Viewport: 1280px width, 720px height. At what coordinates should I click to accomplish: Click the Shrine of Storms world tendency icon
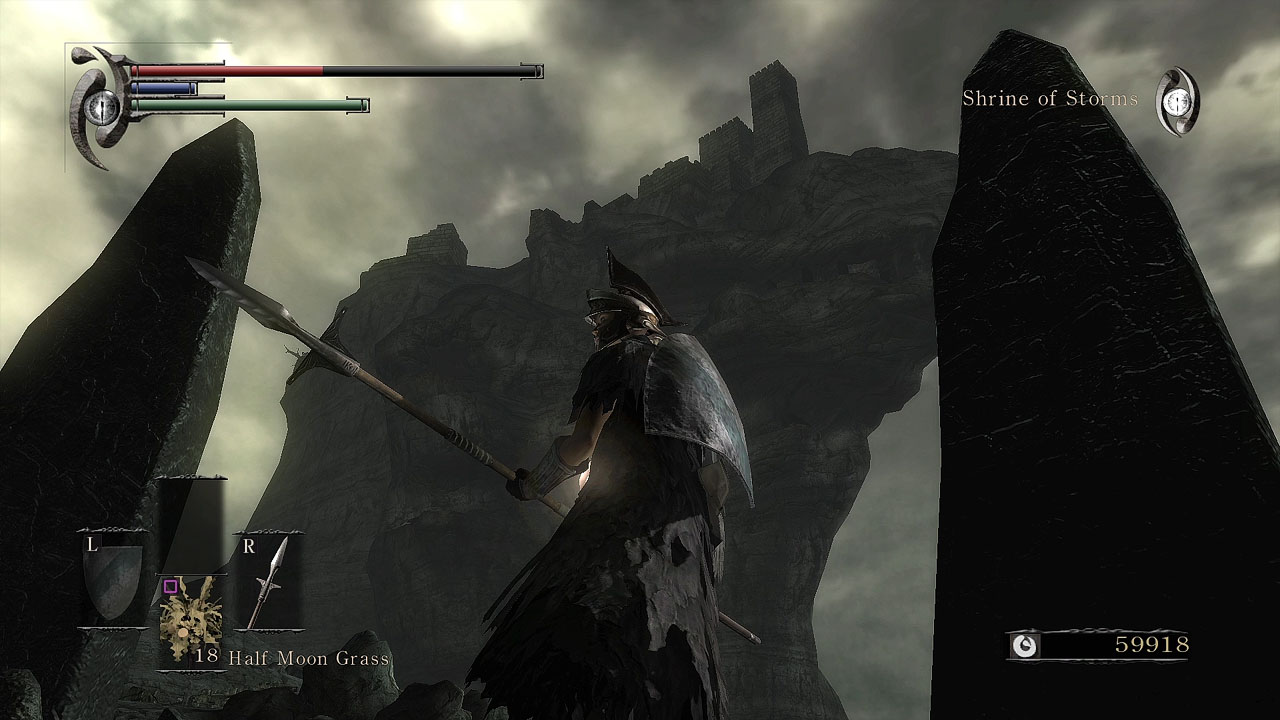(x=1177, y=101)
